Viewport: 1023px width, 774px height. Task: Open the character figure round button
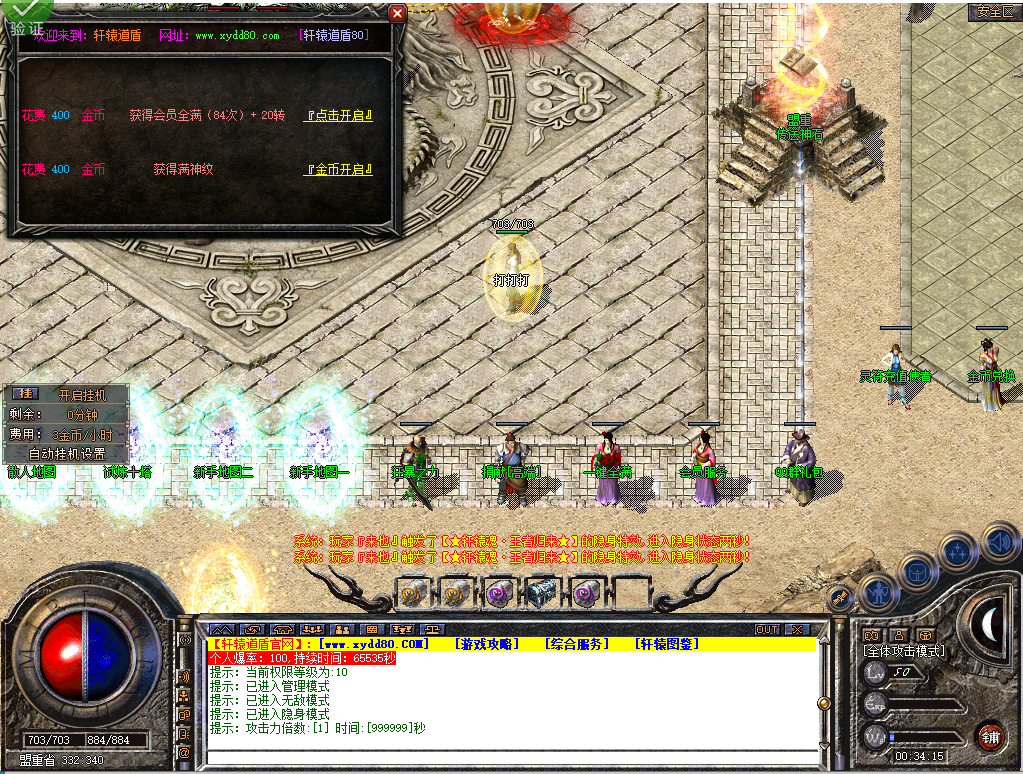(877, 593)
